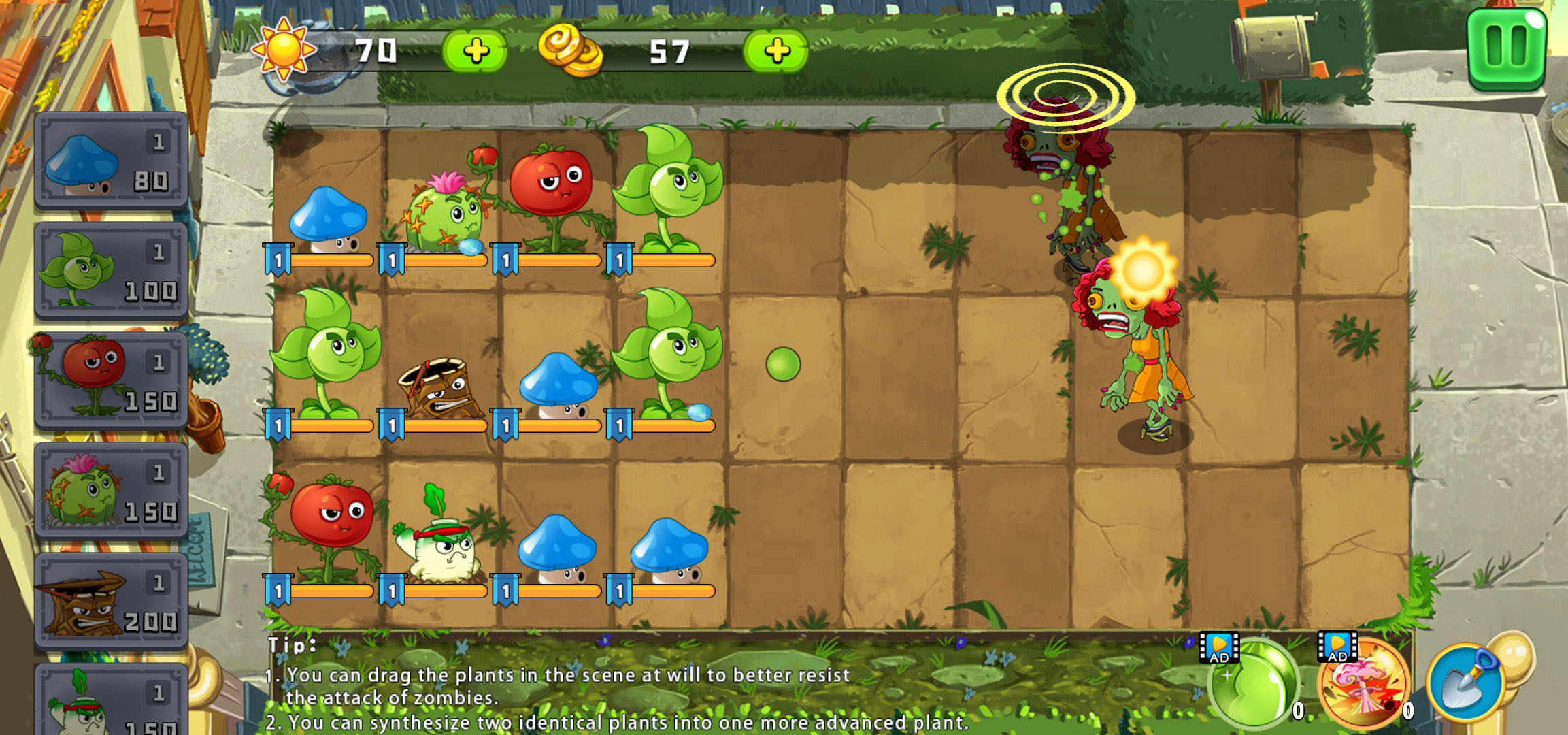1568x735 pixels.
Task: Choose the green leaf shooter card costing 100
Action: [111, 271]
